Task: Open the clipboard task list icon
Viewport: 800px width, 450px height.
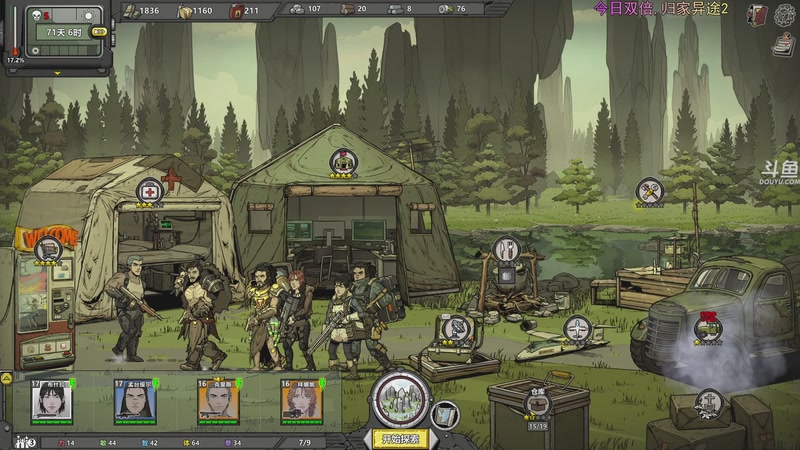Action: [784, 44]
